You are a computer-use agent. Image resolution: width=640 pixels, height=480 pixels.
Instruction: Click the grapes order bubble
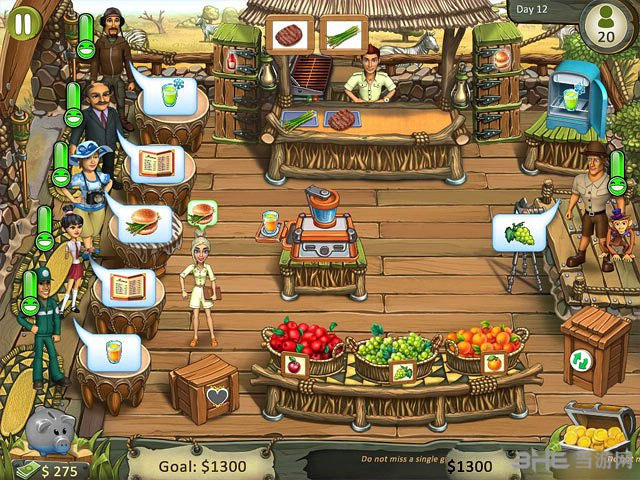coord(518,234)
